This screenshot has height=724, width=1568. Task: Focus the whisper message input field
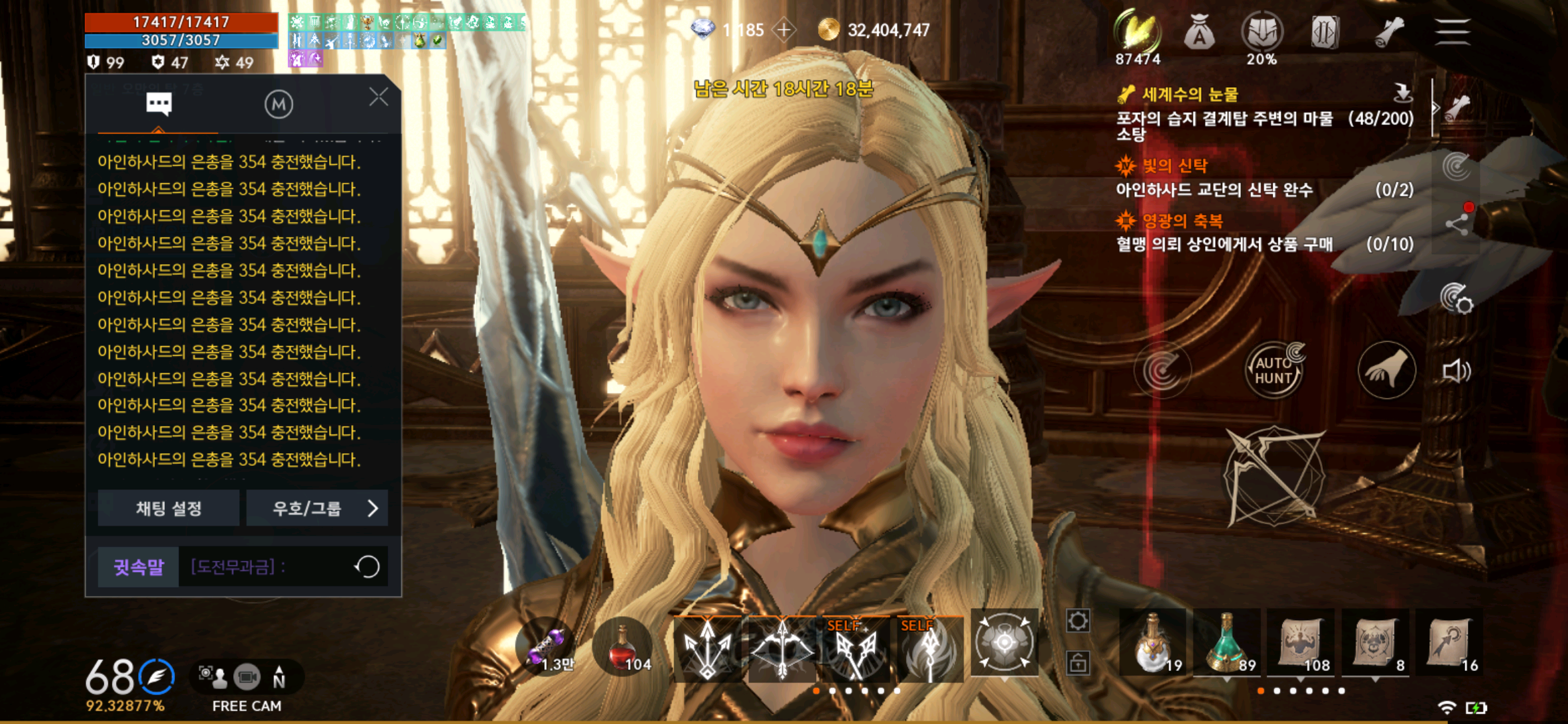coord(268,567)
